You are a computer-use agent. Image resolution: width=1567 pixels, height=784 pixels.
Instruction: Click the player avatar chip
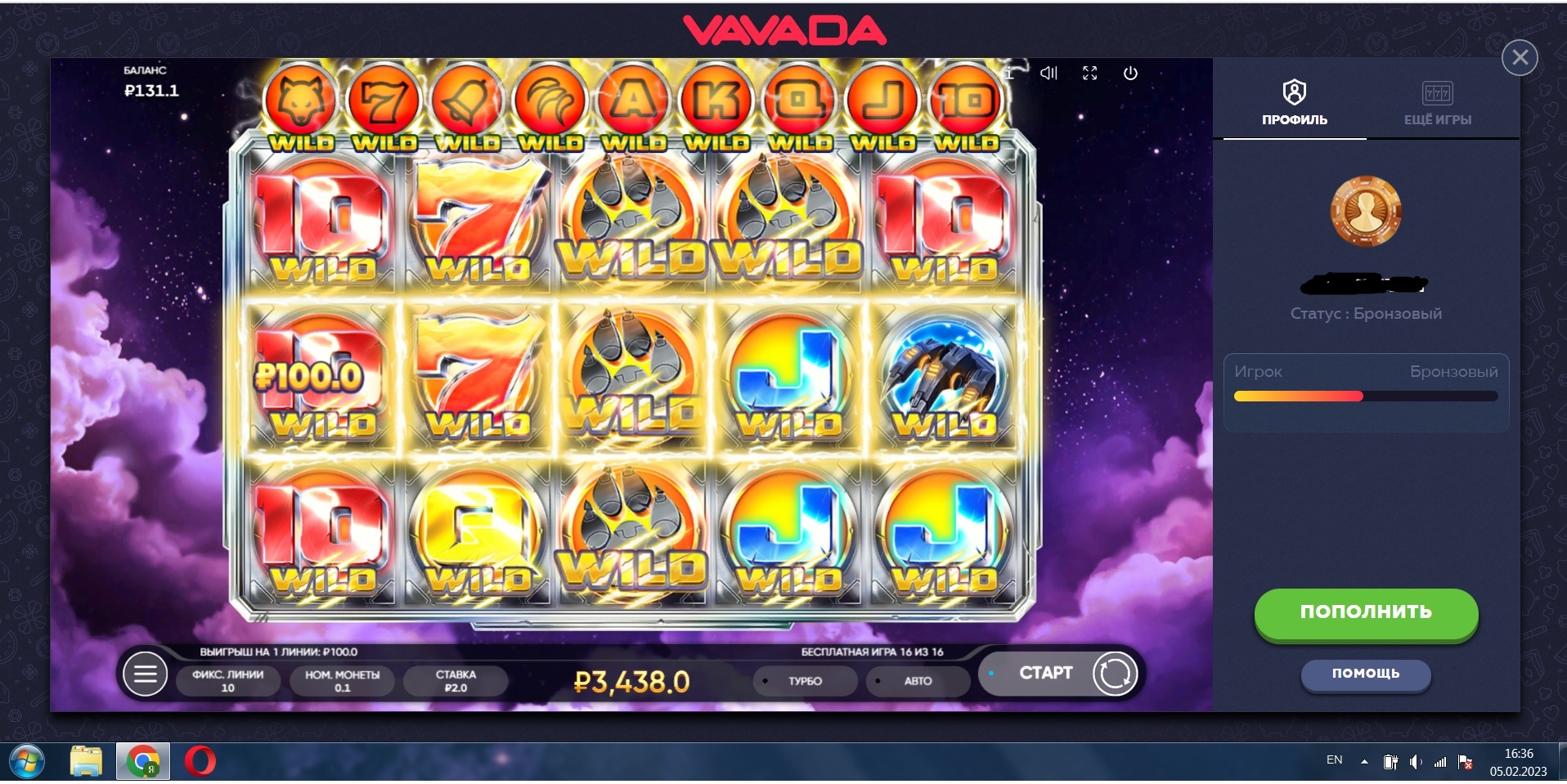click(1366, 211)
